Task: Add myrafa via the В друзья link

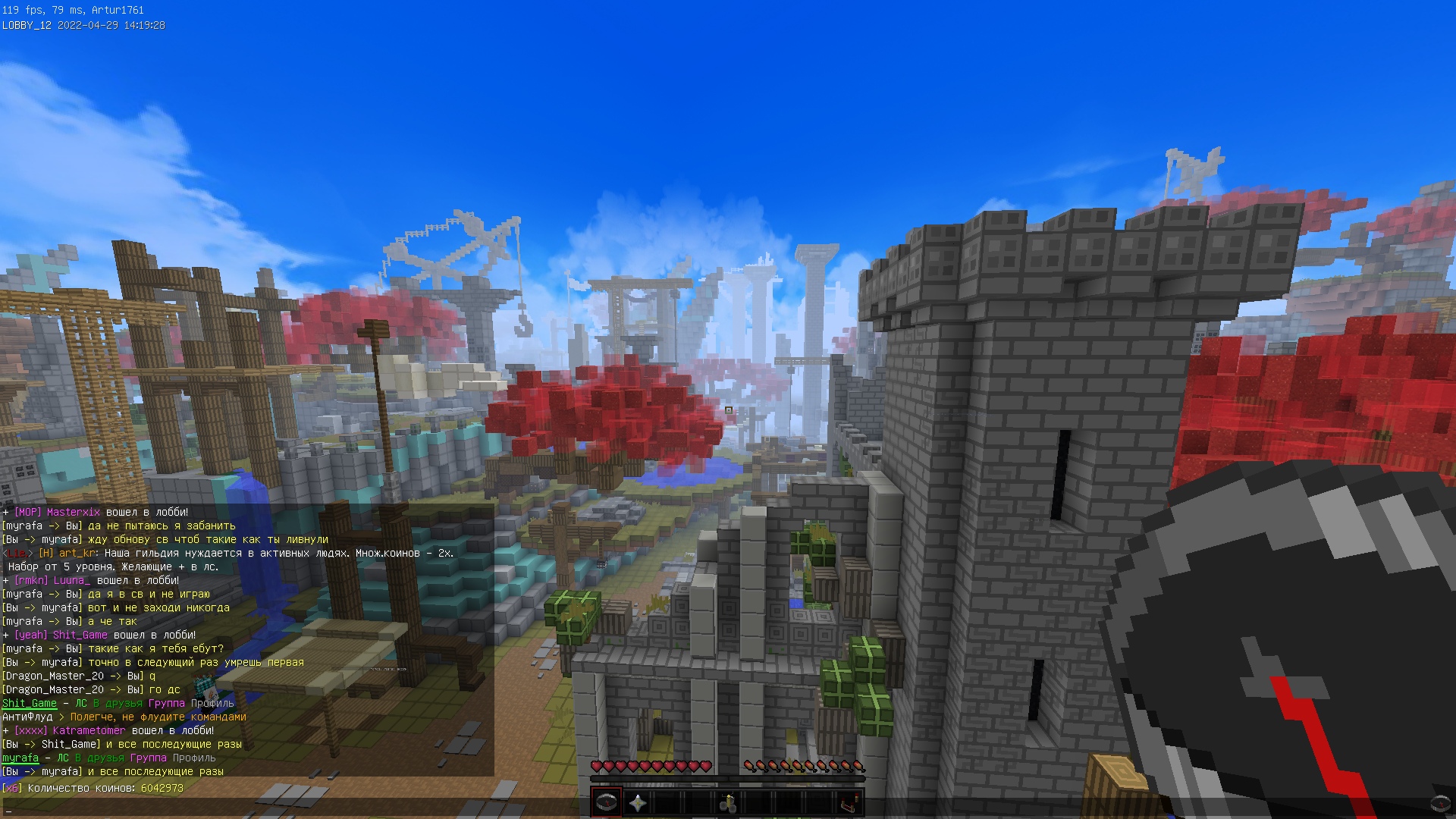Action: click(x=99, y=758)
